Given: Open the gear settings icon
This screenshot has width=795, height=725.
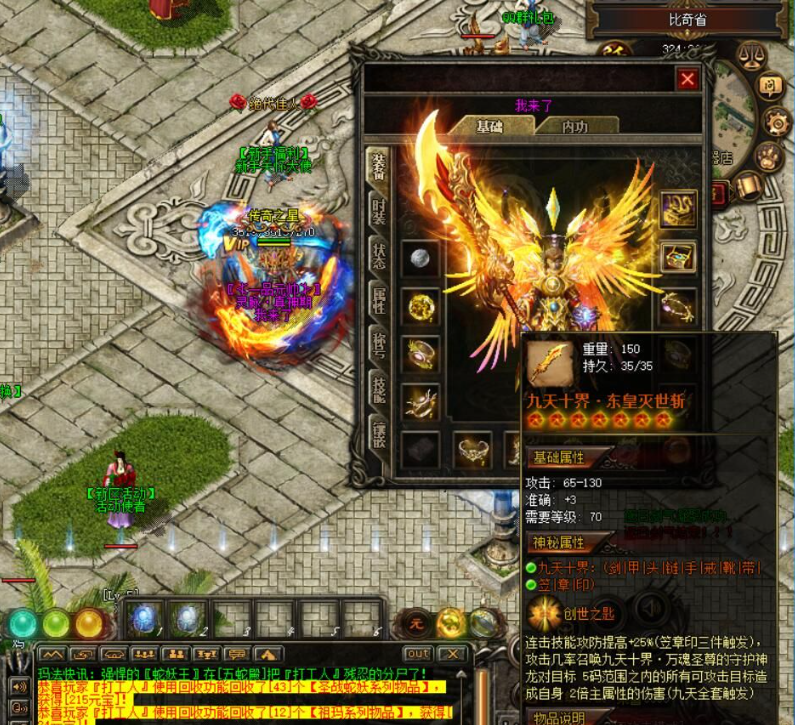Looking at the screenshot, I should click(776, 121).
